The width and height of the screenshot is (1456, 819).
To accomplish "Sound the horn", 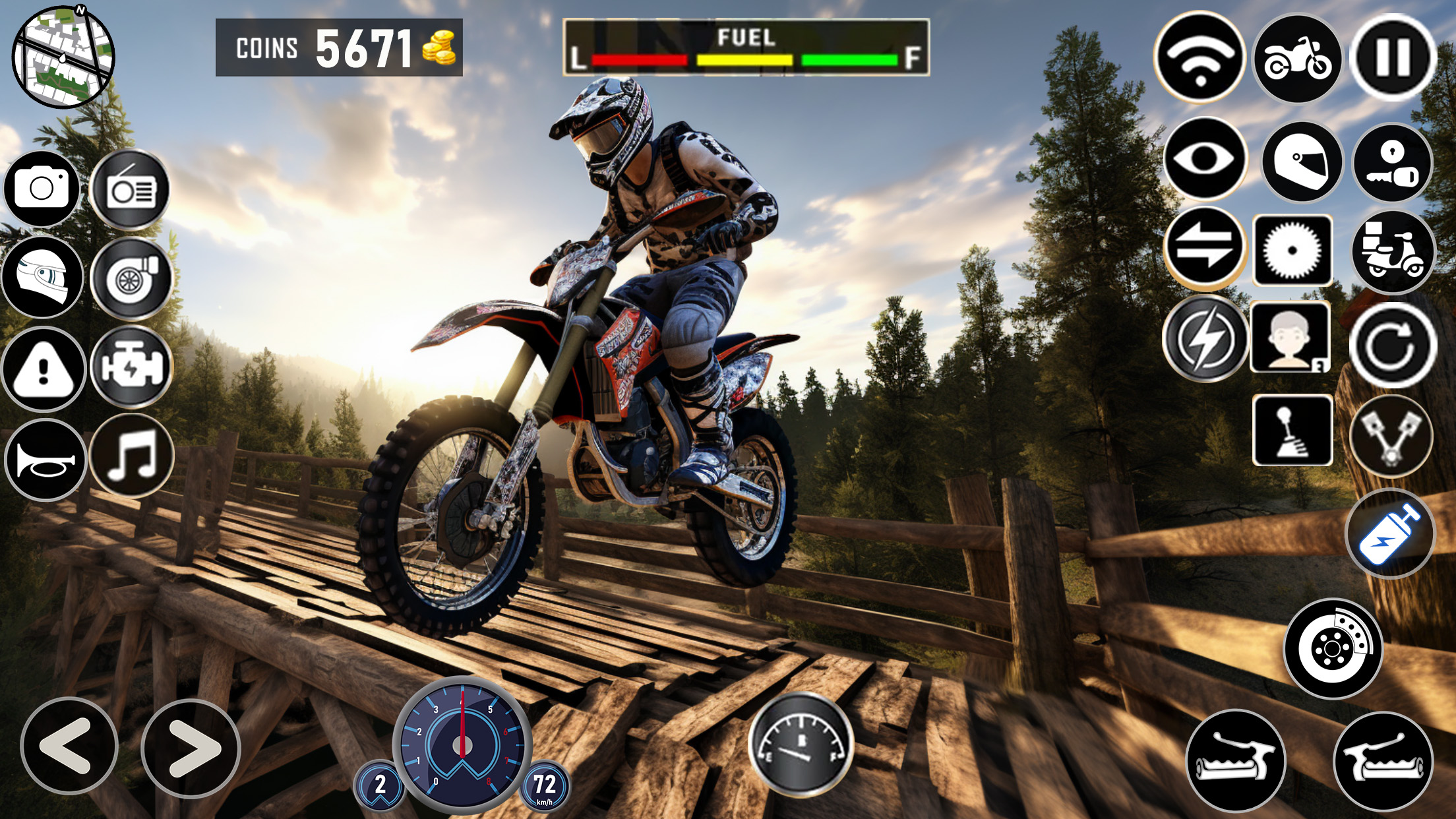I will pos(45,460).
